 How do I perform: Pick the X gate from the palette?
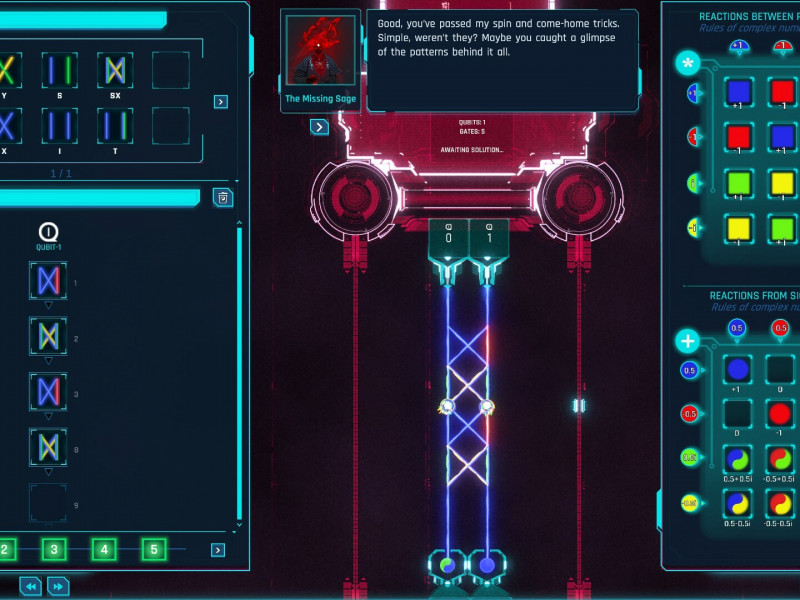(5, 127)
